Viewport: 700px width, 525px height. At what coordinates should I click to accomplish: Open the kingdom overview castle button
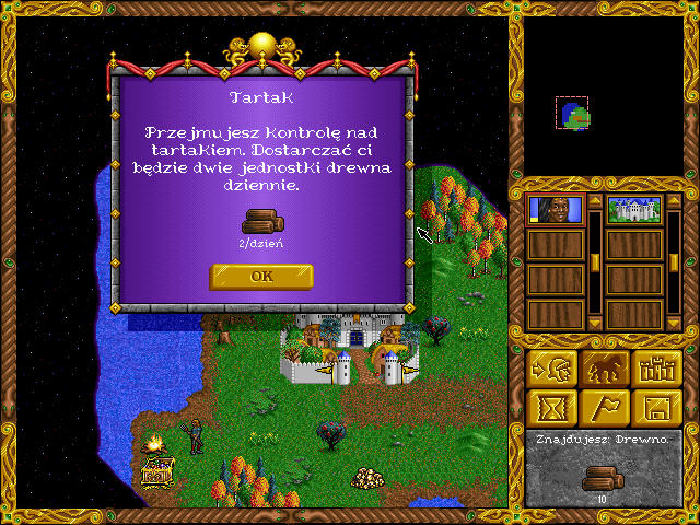click(657, 367)
